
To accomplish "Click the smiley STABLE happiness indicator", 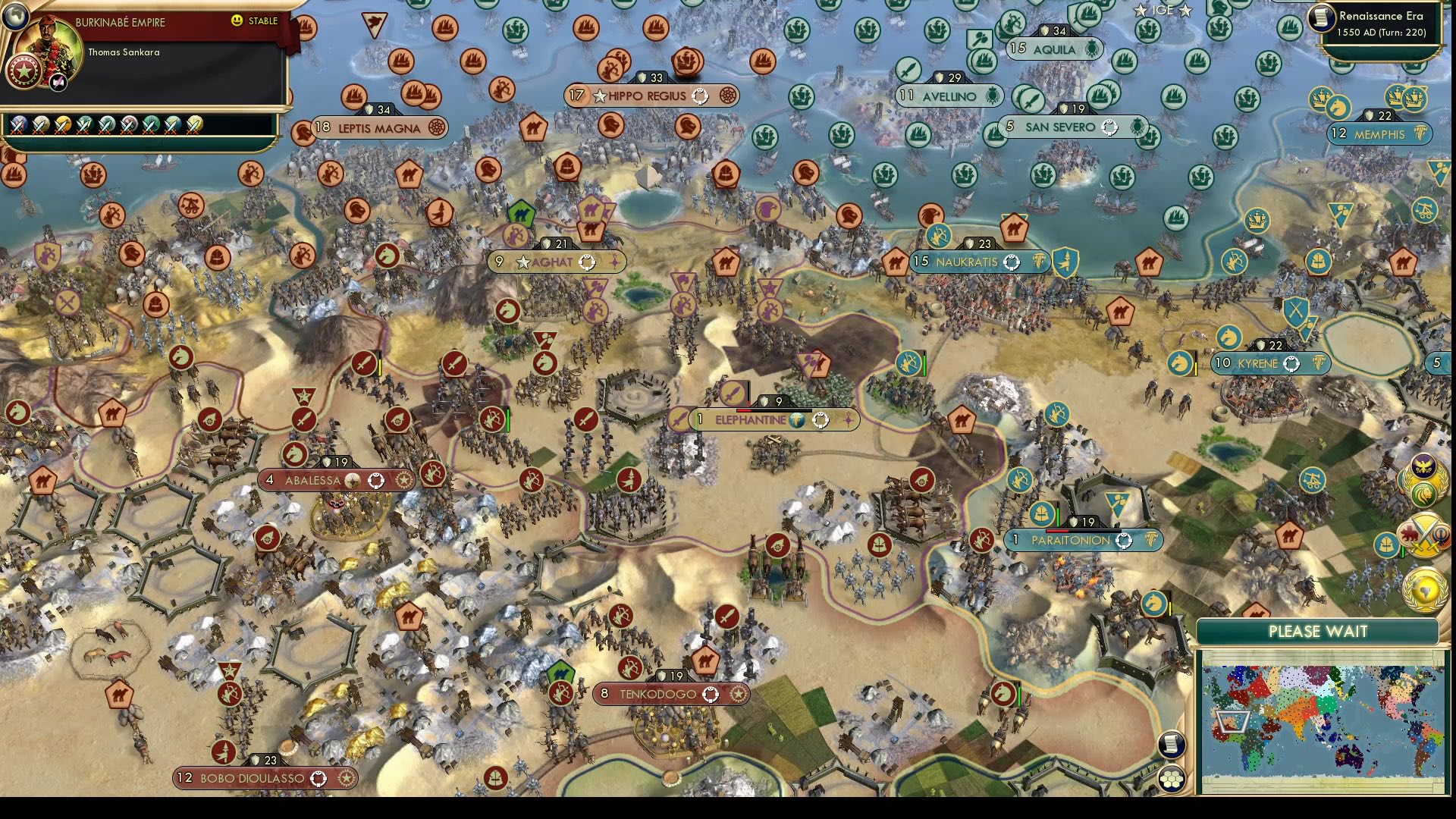I will tap(236, 21).
